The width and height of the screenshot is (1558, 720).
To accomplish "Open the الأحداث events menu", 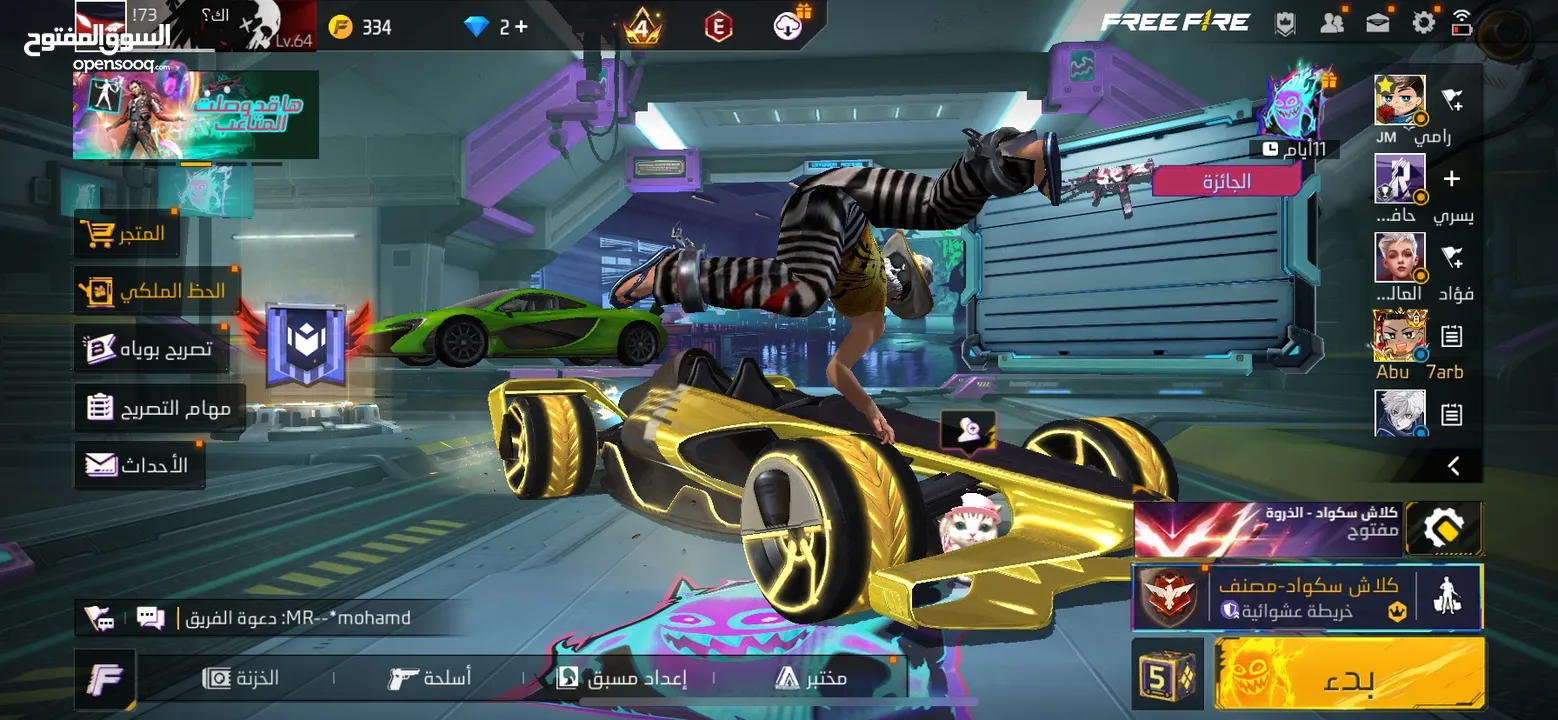I will (x=138, y=465).
